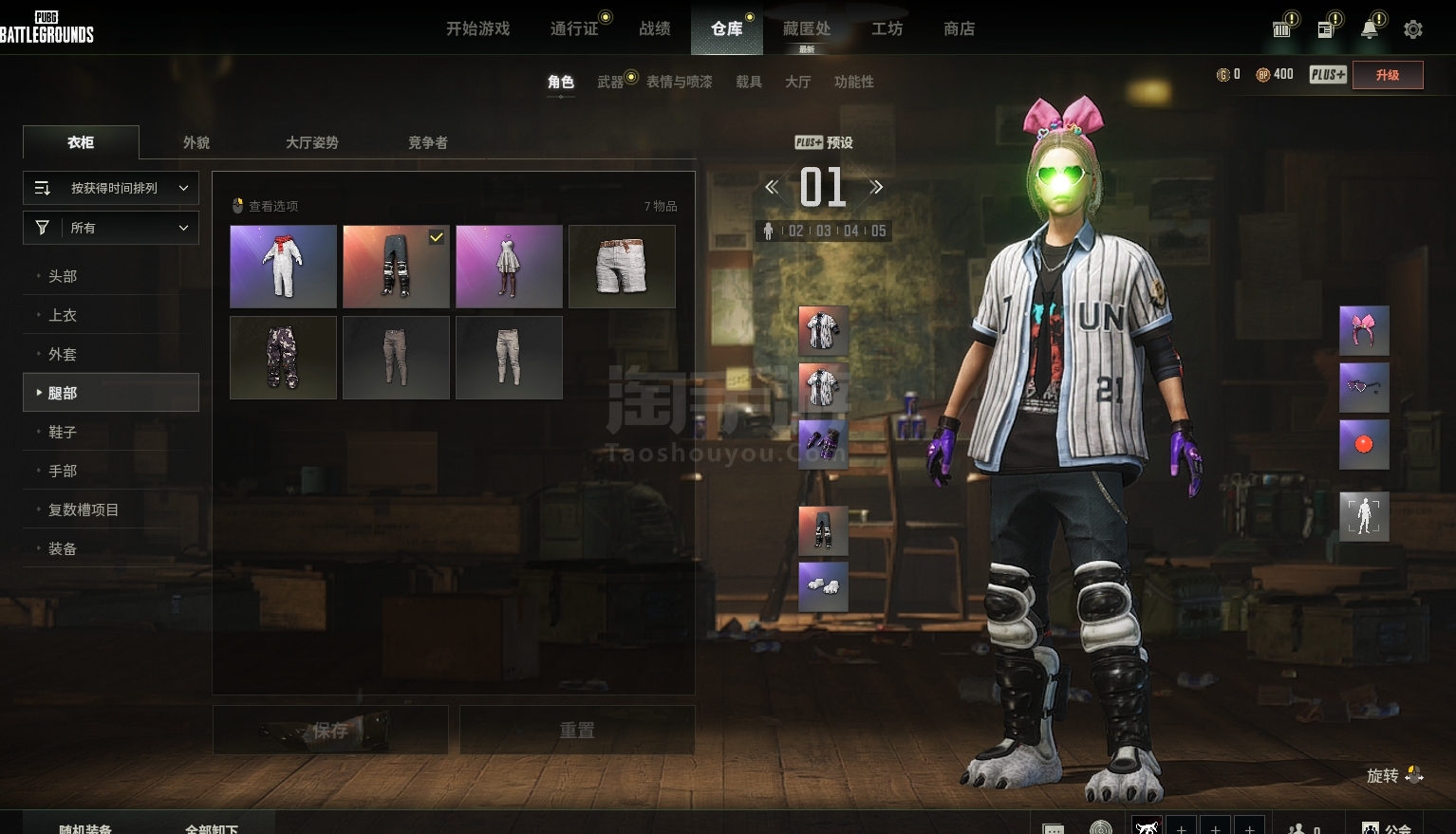Screen dimensions: 1456x834
Task: Switch to the 载具 vehicles sub-tab
Action: 749,82
